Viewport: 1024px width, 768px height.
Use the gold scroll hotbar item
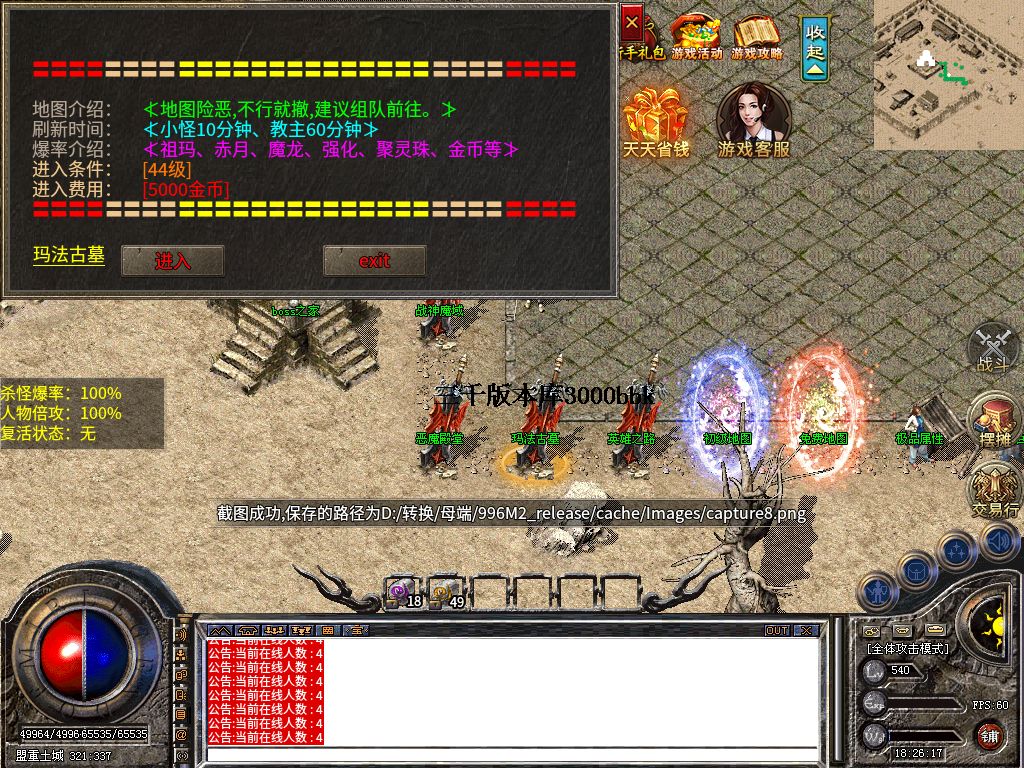click(445, 592)
